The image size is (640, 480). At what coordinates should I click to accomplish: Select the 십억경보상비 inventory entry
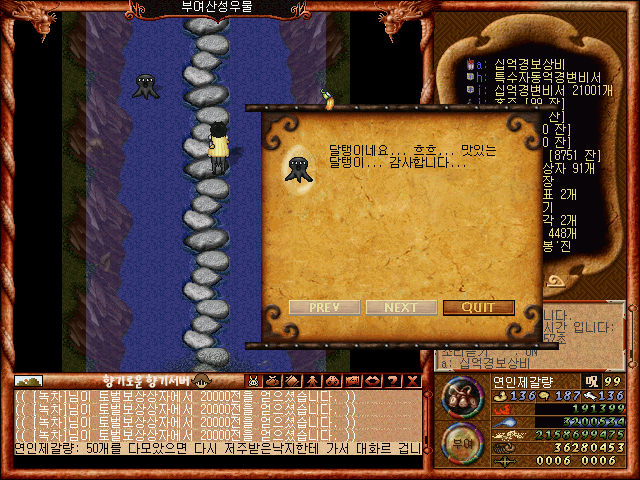point(517,64)
